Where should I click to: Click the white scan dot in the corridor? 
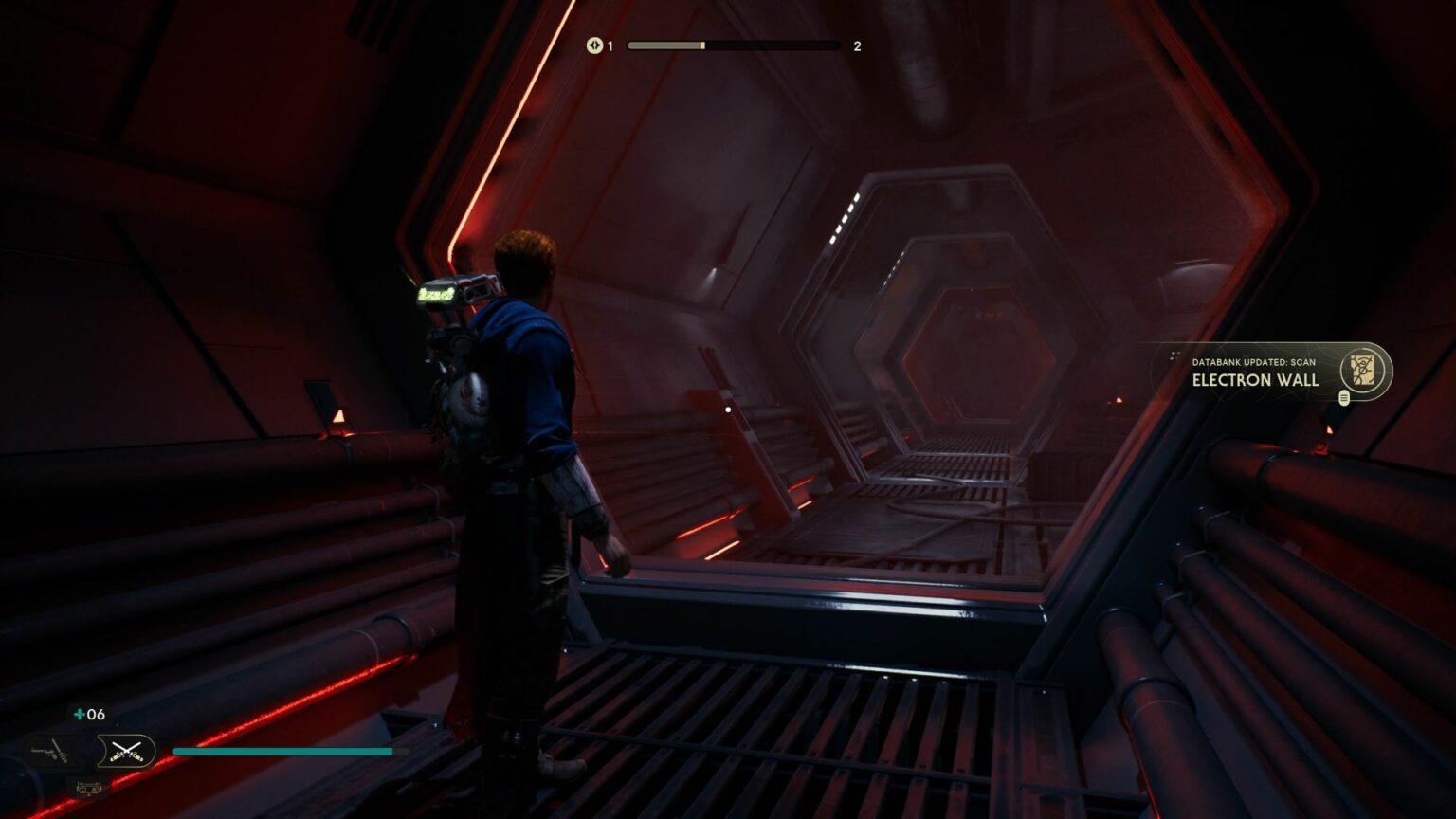click(x=726, y=409)
